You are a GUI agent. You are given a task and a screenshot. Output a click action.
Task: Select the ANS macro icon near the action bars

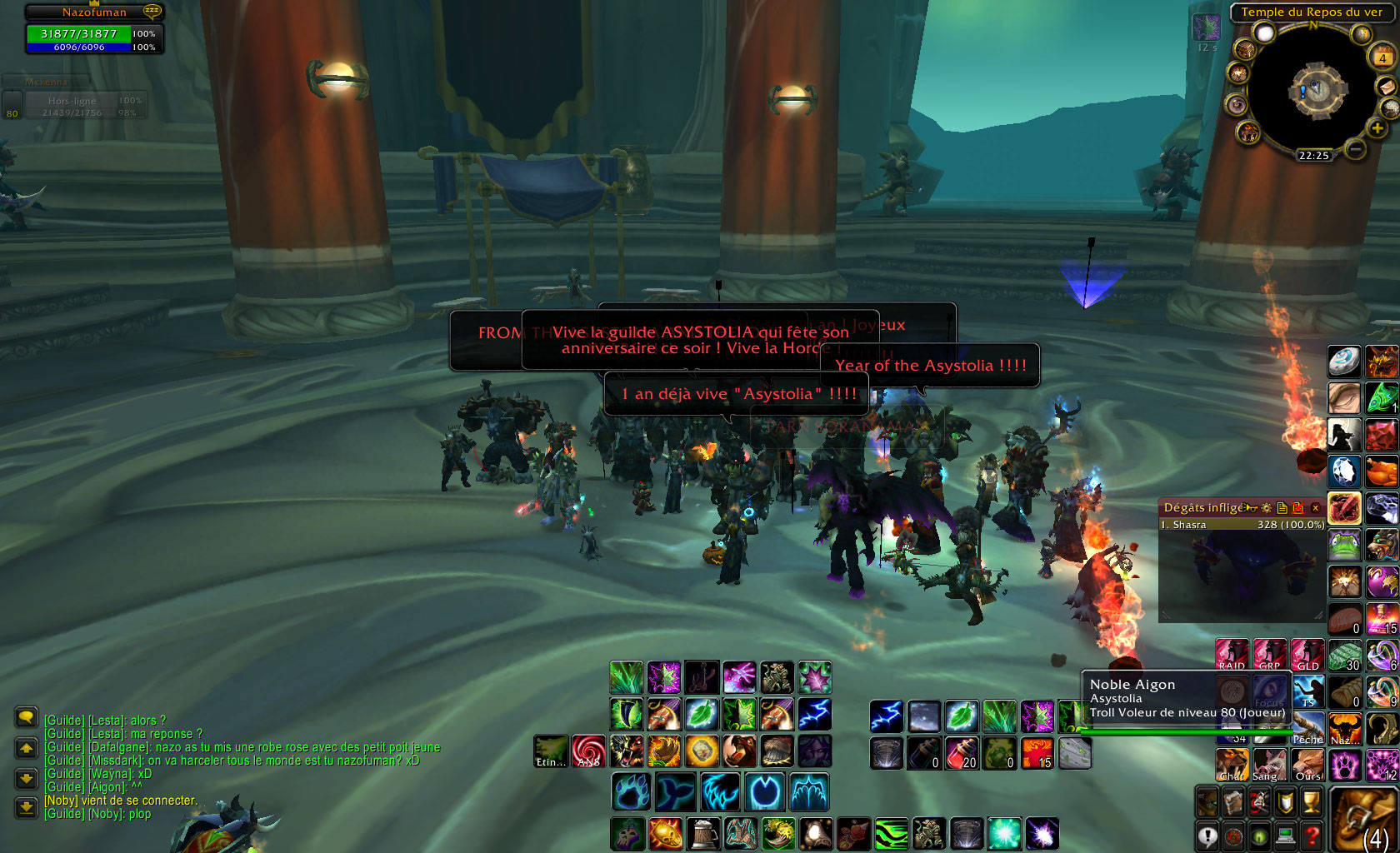(589, 751)
